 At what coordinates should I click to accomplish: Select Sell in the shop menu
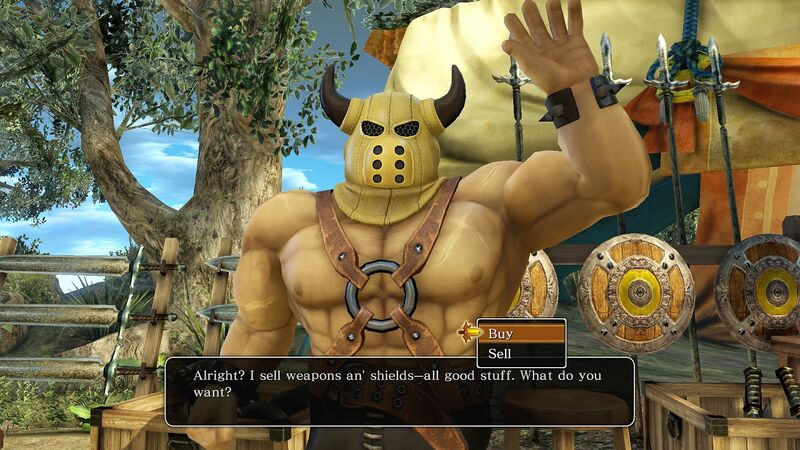click(522, 353)
